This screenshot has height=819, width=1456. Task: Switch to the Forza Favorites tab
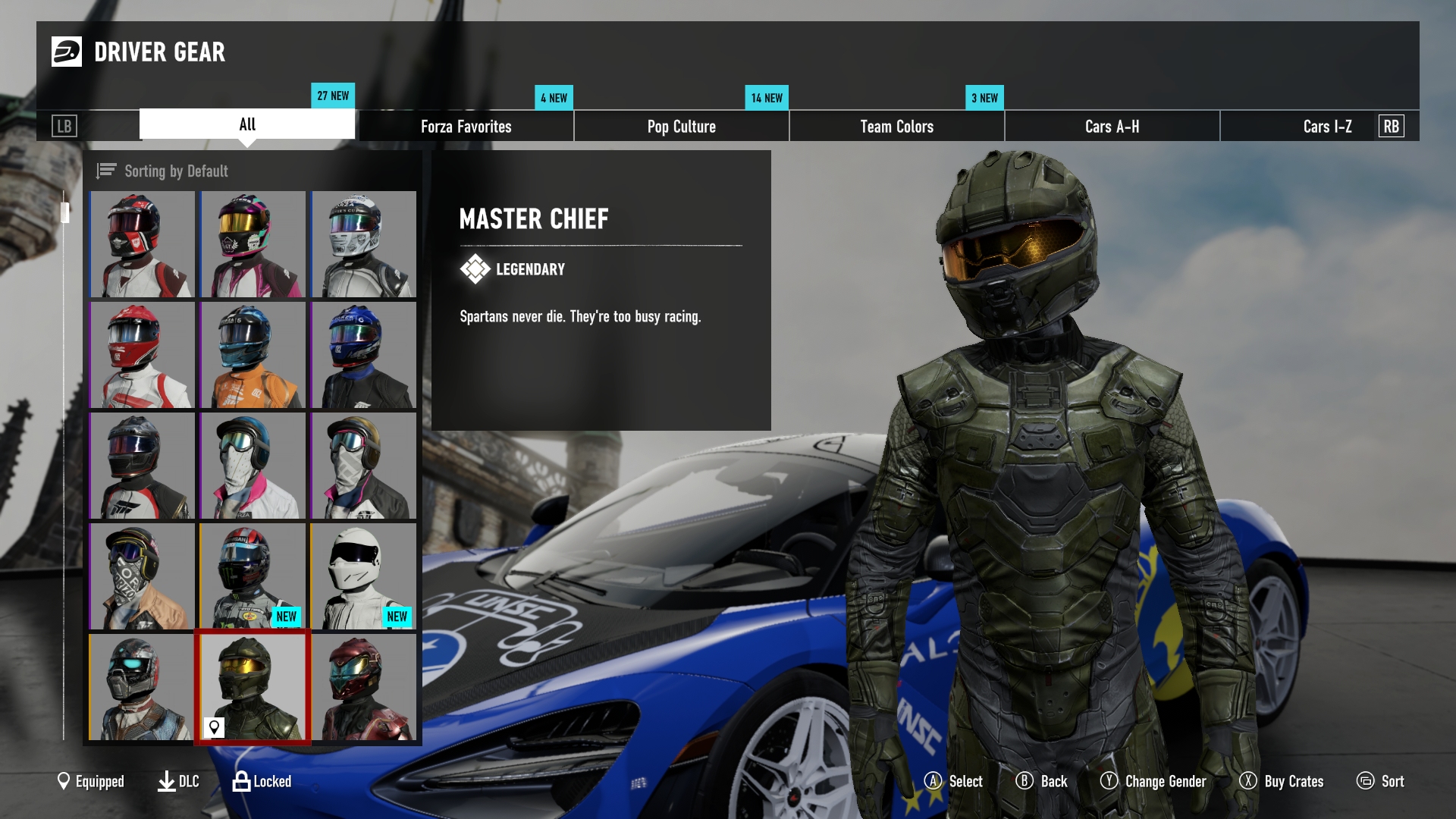[x=466, y=127]
